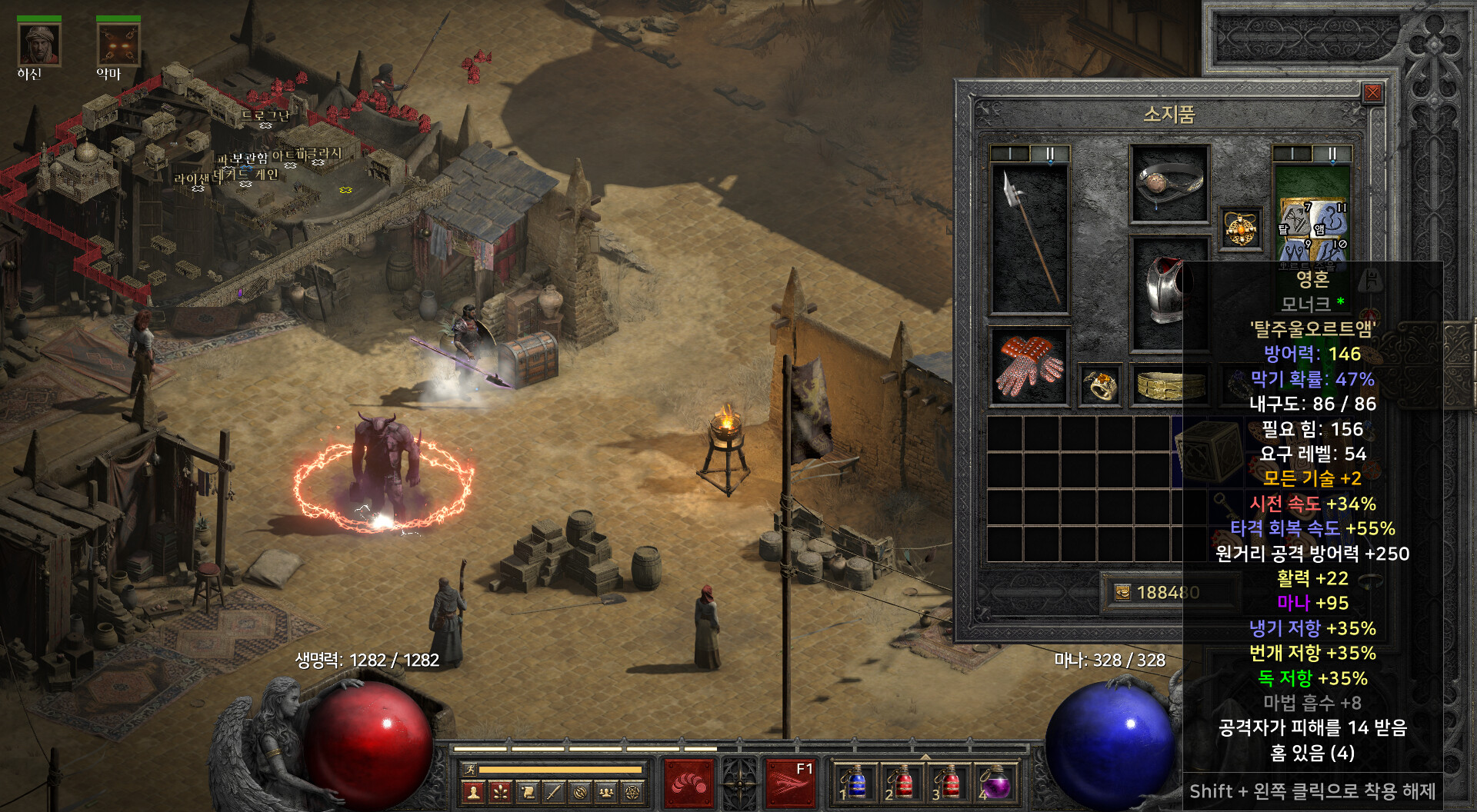Image resolution: width=1477 pixels, height=812 pixels.
Task: Choose the ring with the orange gem
Action: [x=1100, y=384]
